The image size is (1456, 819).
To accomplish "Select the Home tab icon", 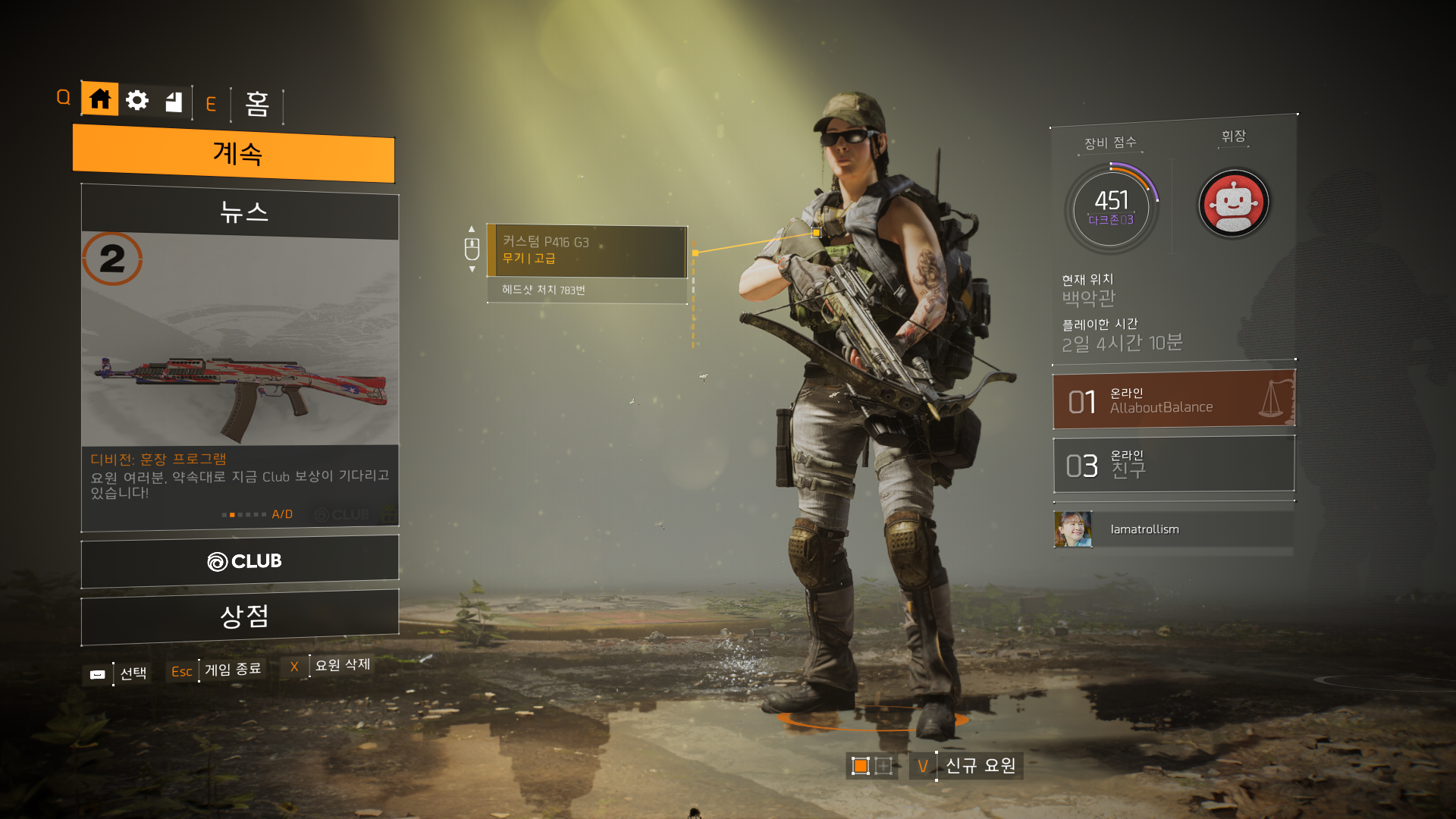I will [99, 99].
